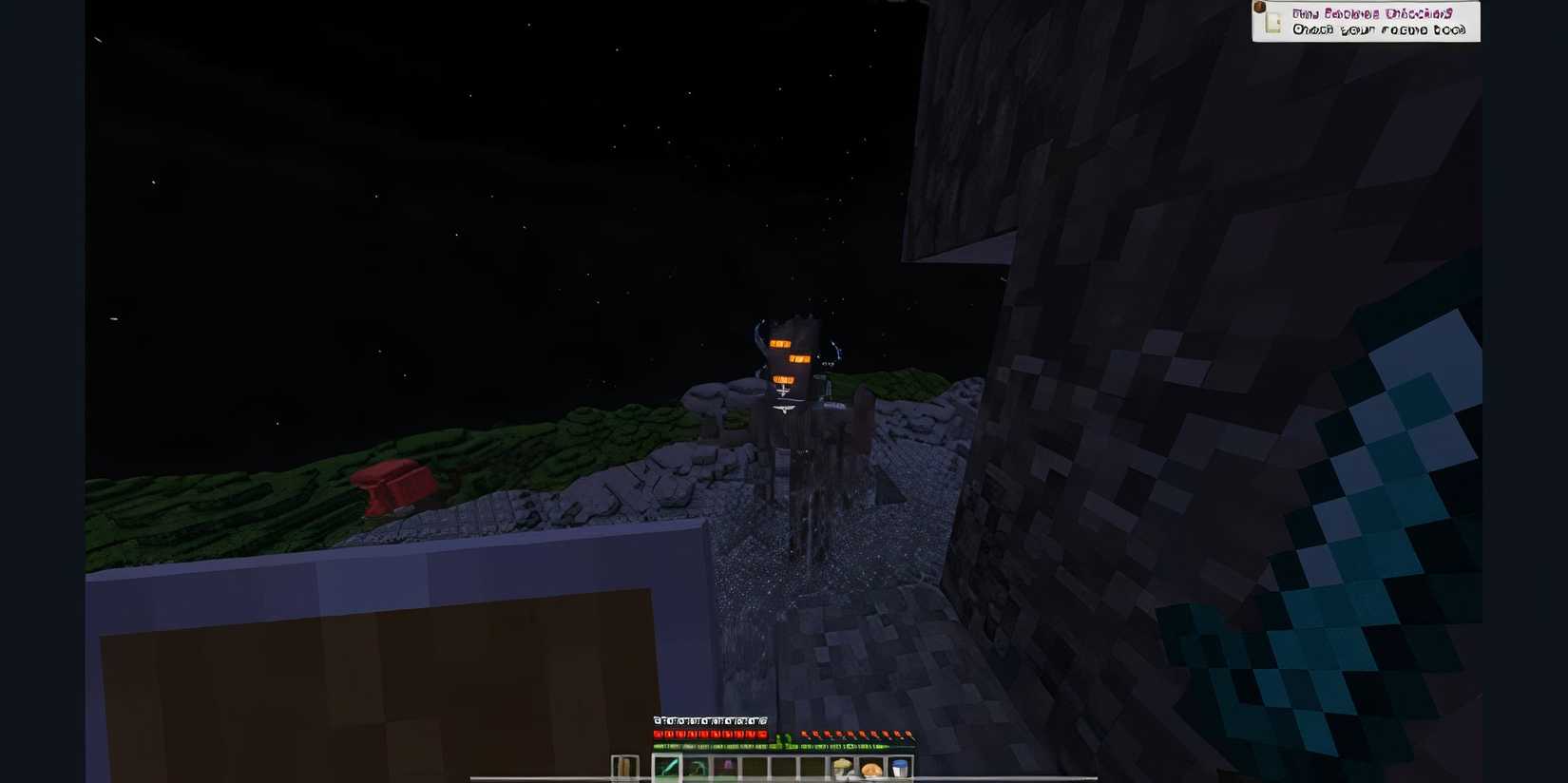The image size is (1568, 783).
Task: Click the rightmost hunger icon above the hotbar
Action: click(x=908, y=735)
